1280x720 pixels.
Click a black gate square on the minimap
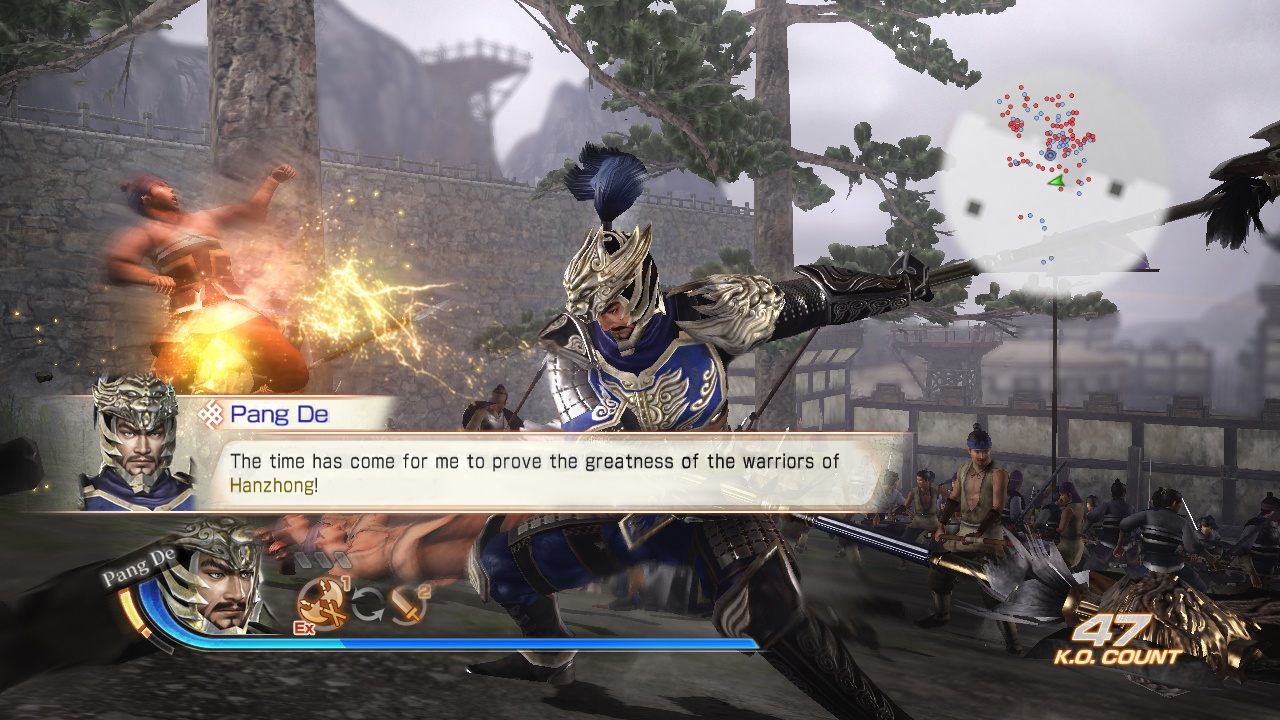pyautogui.click(x=1114, y=188)
